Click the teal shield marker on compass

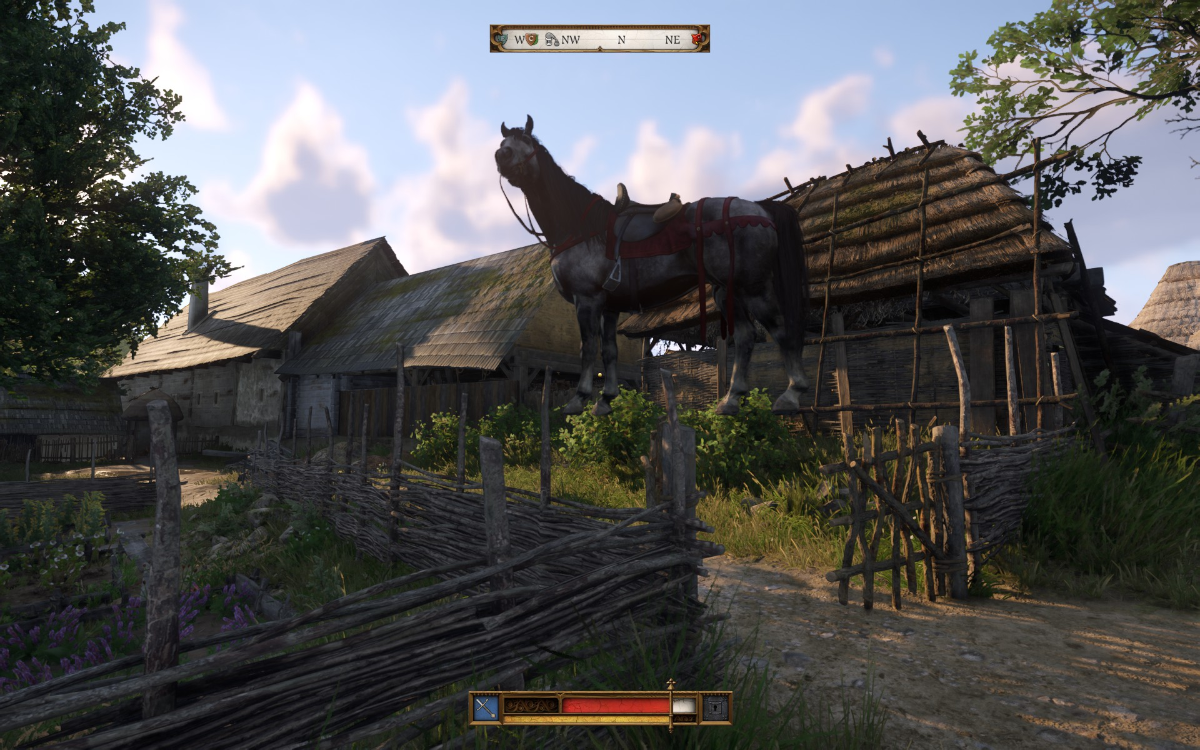(x=503, y=38)
